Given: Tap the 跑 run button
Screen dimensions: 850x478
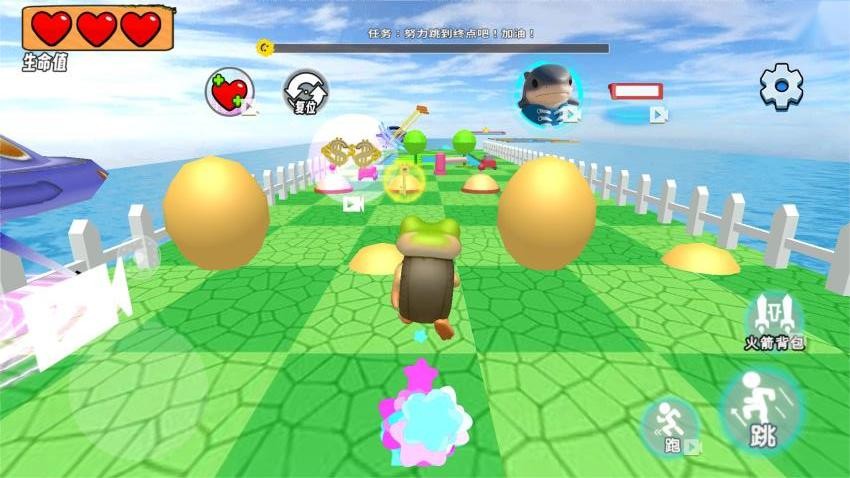Looking at the screenshot, I should click(670, 426).
